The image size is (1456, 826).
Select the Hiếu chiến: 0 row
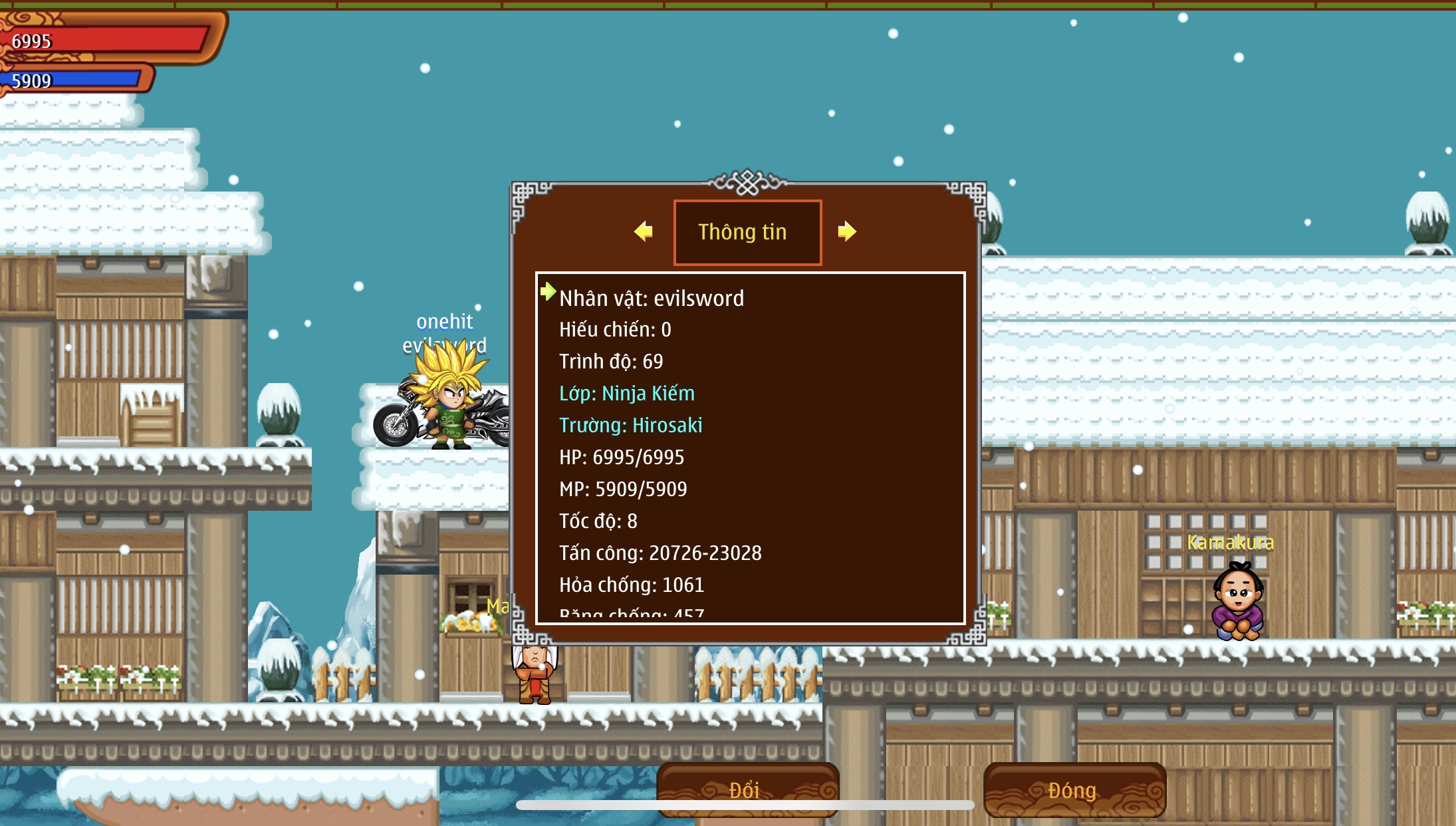(615, 329)
